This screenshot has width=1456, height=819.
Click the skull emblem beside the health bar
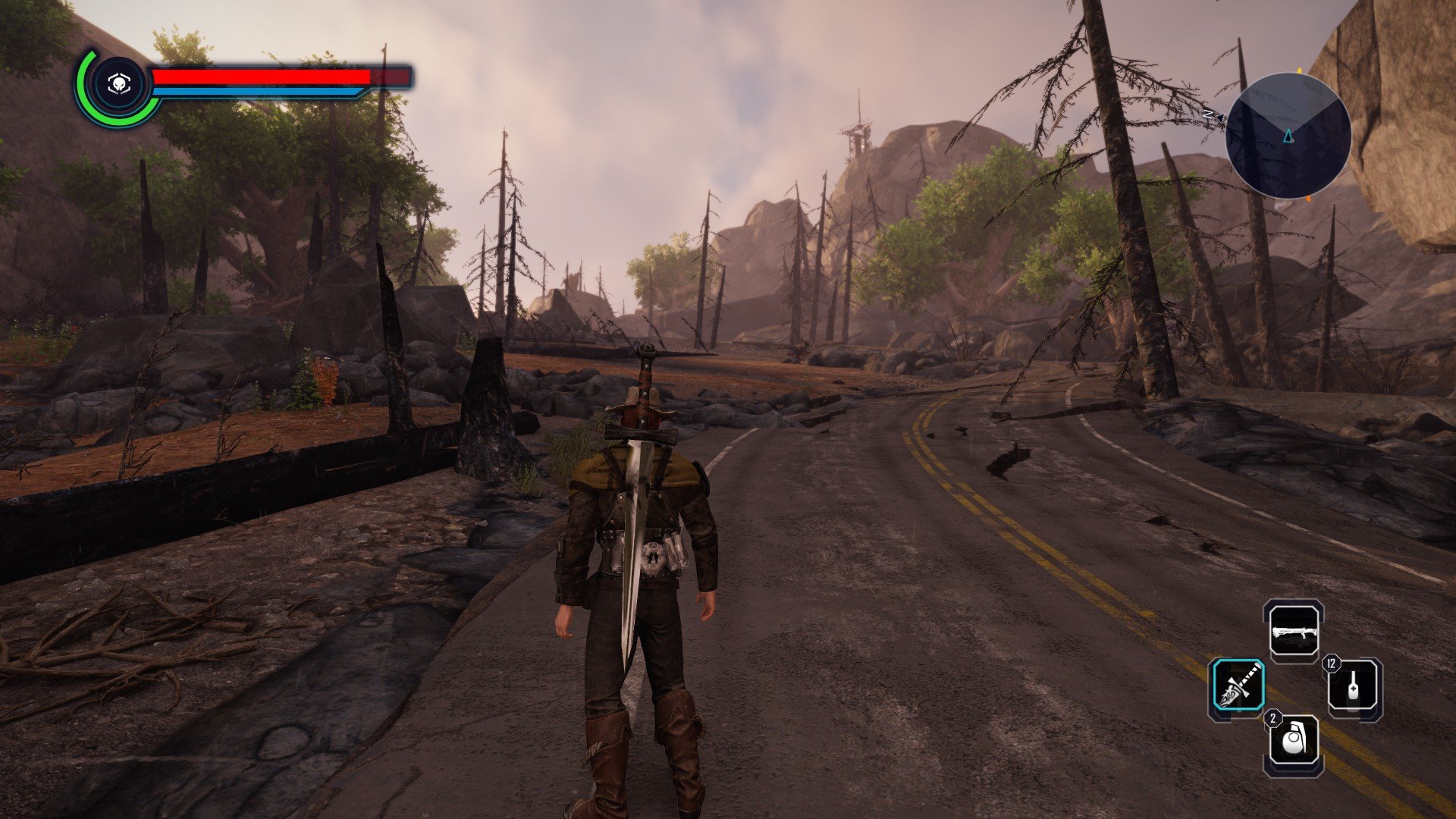(x=118, y=85)
